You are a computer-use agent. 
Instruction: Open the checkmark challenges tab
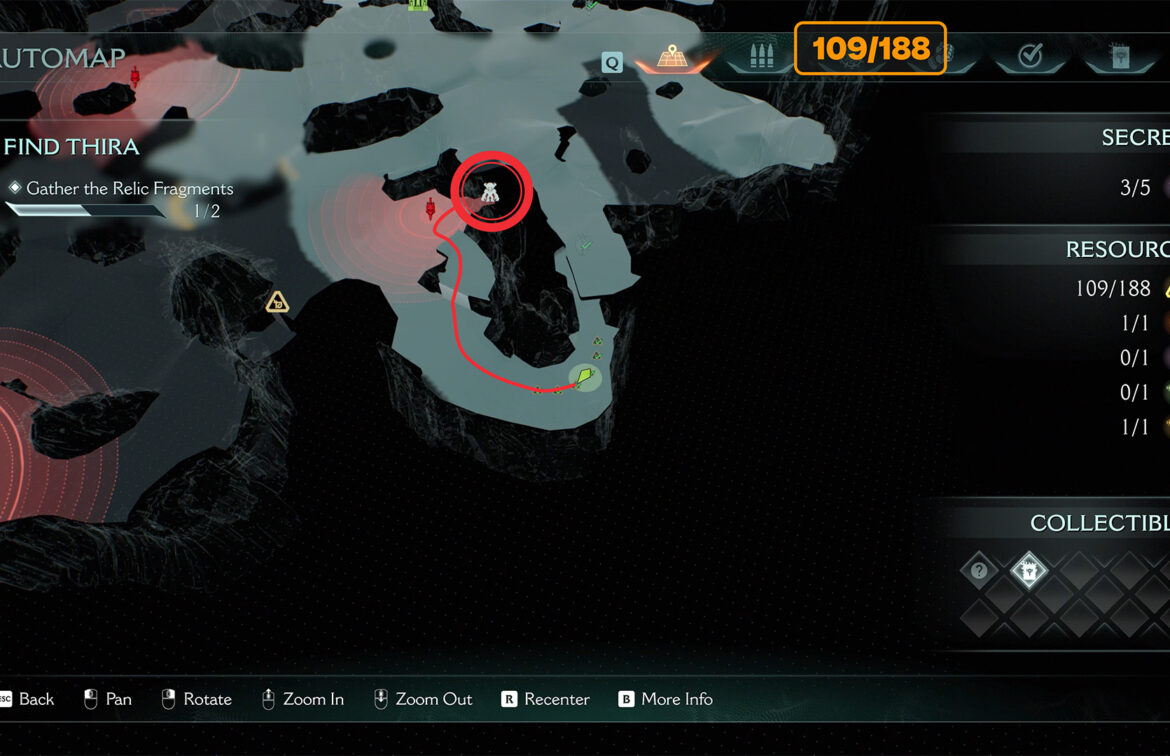[1029, 58]
